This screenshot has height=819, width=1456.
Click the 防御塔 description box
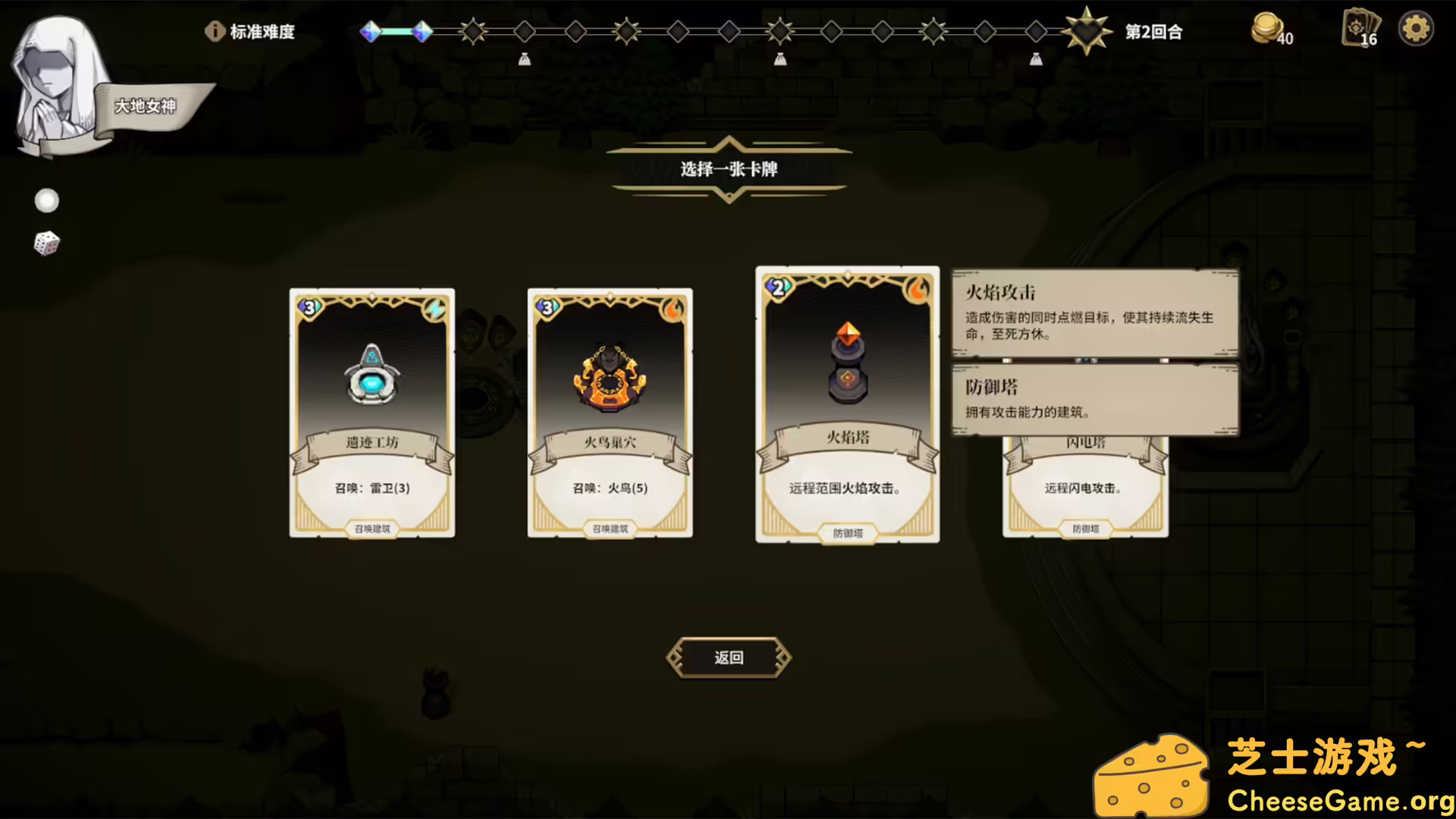point(1094,398)
